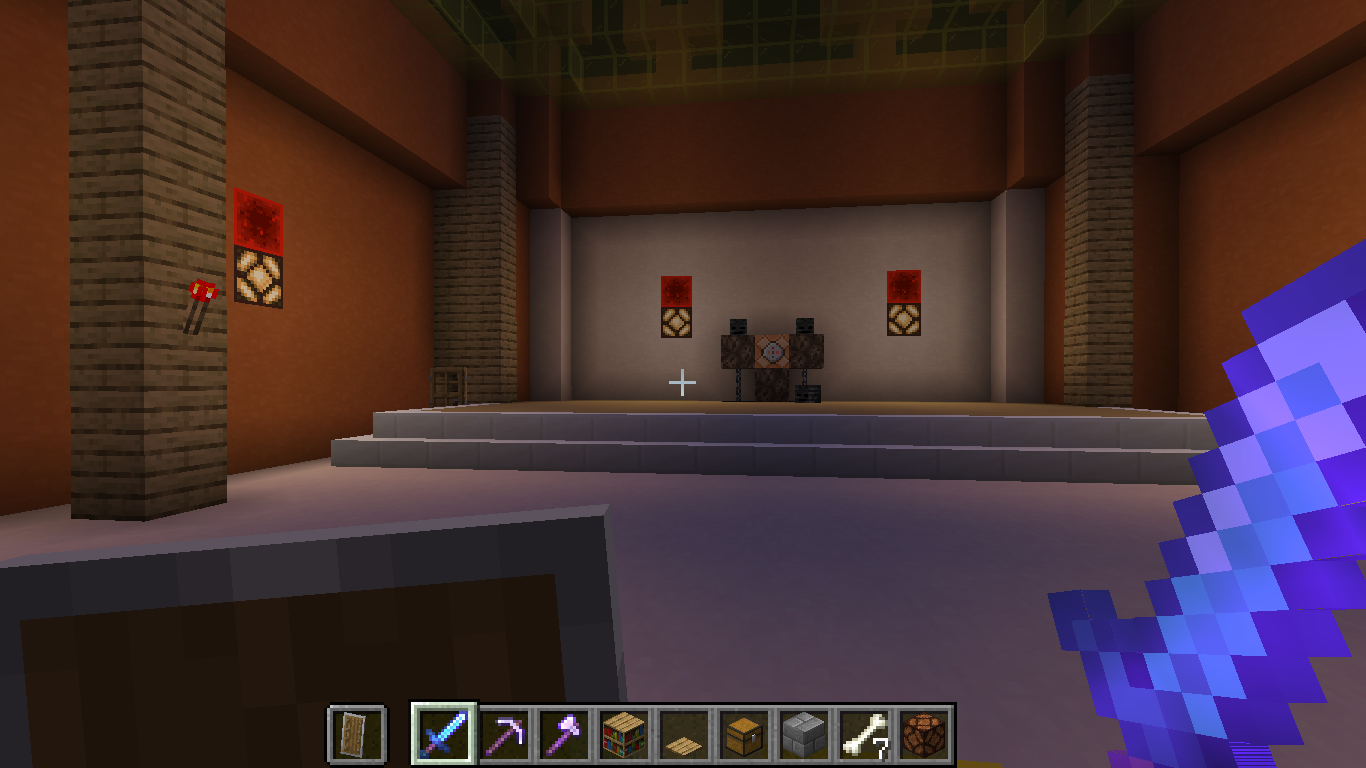Toggle the redstone lamp left of the skull structure
This screenshot has width=1366, height=768.
click(676, 323)
